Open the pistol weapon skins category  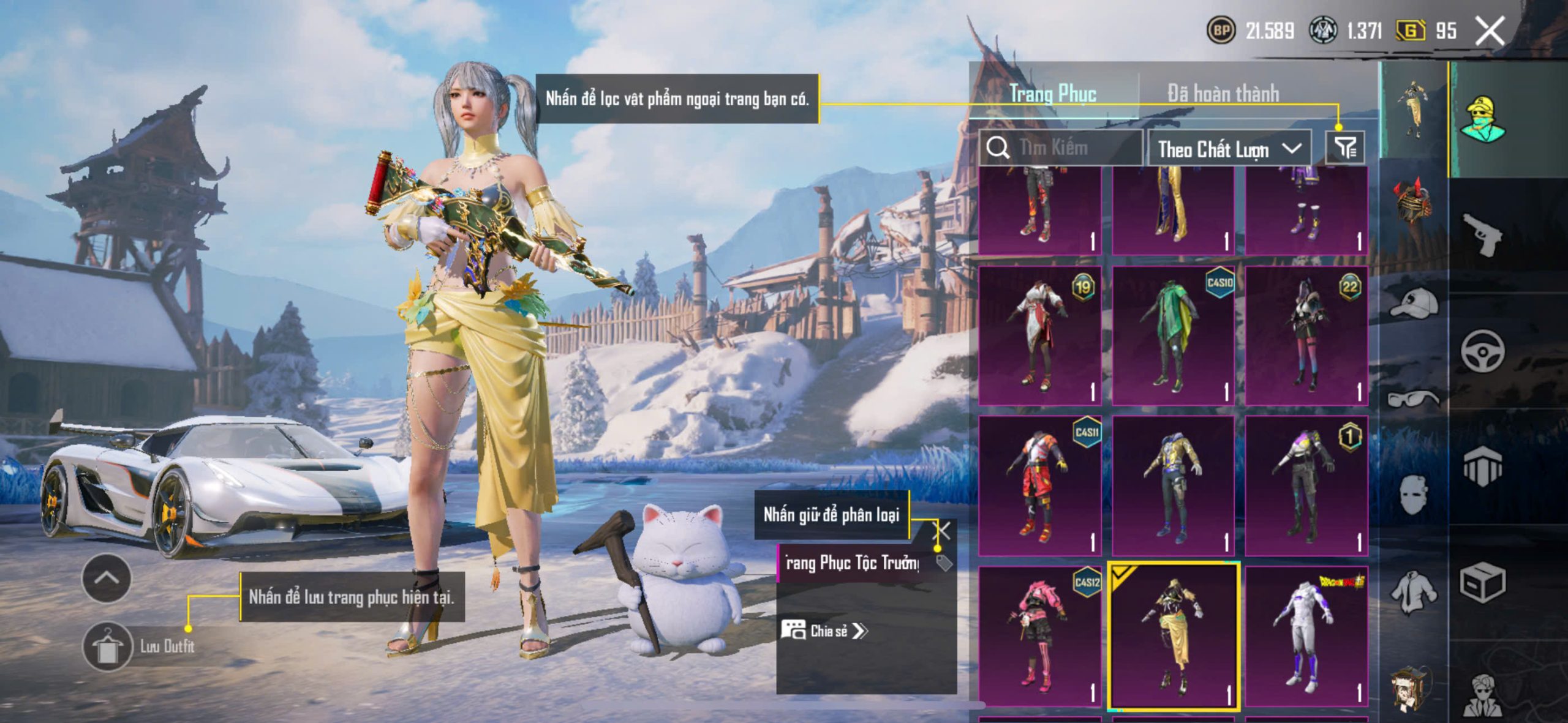click(1482, 234)
